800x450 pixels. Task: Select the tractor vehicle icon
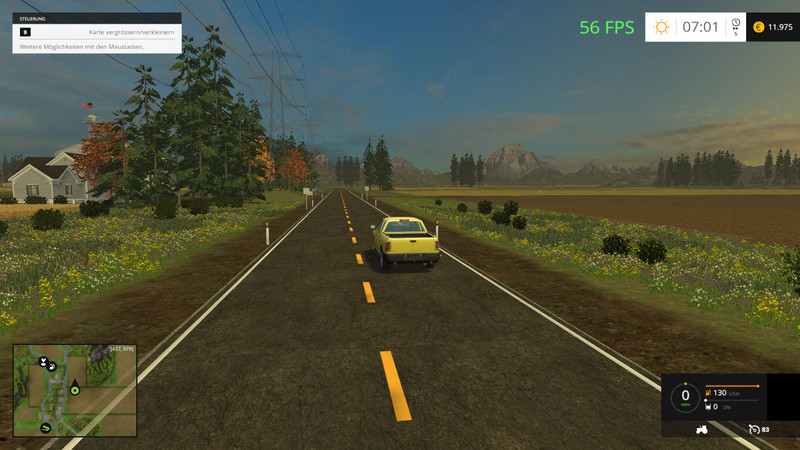click(x=701, y=430)
